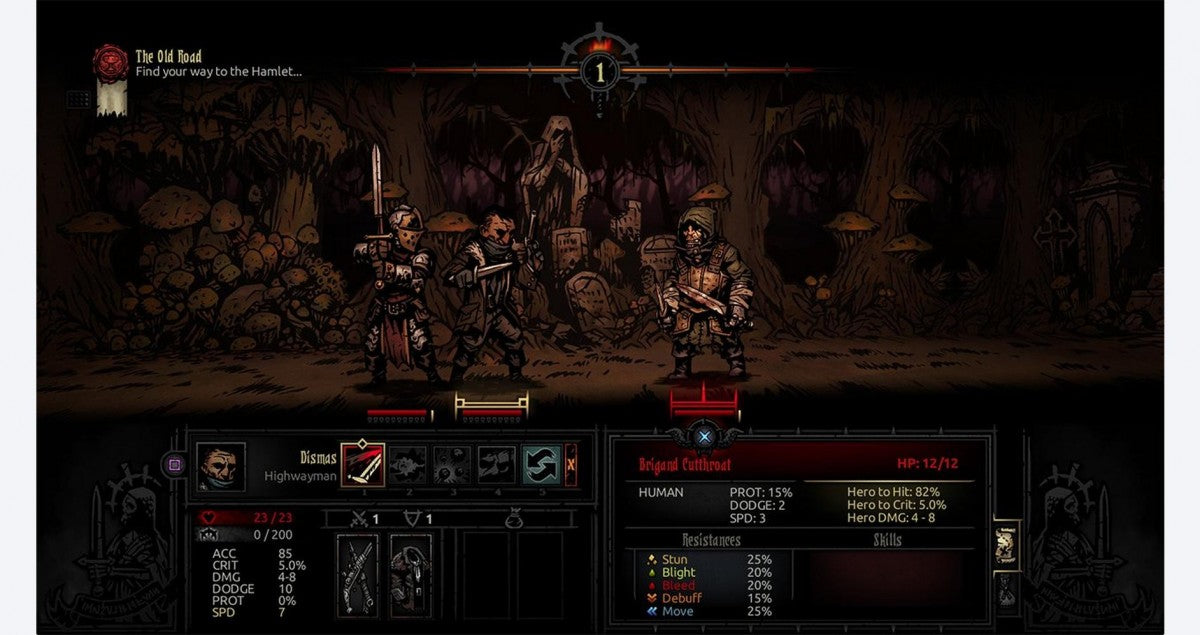The height and width of the screenshot is (635, 1200).
Task: Click the small grid icon beside quest banner
Action: (78, 100)
